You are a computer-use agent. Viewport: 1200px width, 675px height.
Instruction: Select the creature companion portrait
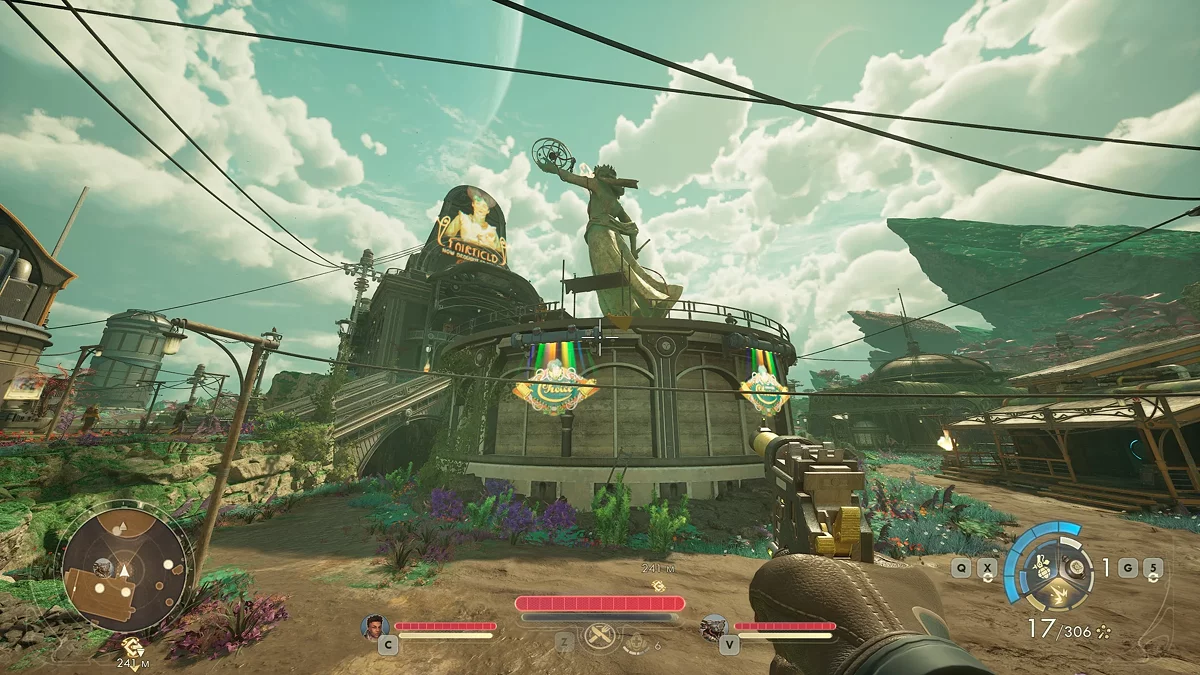tap(714, 627)
